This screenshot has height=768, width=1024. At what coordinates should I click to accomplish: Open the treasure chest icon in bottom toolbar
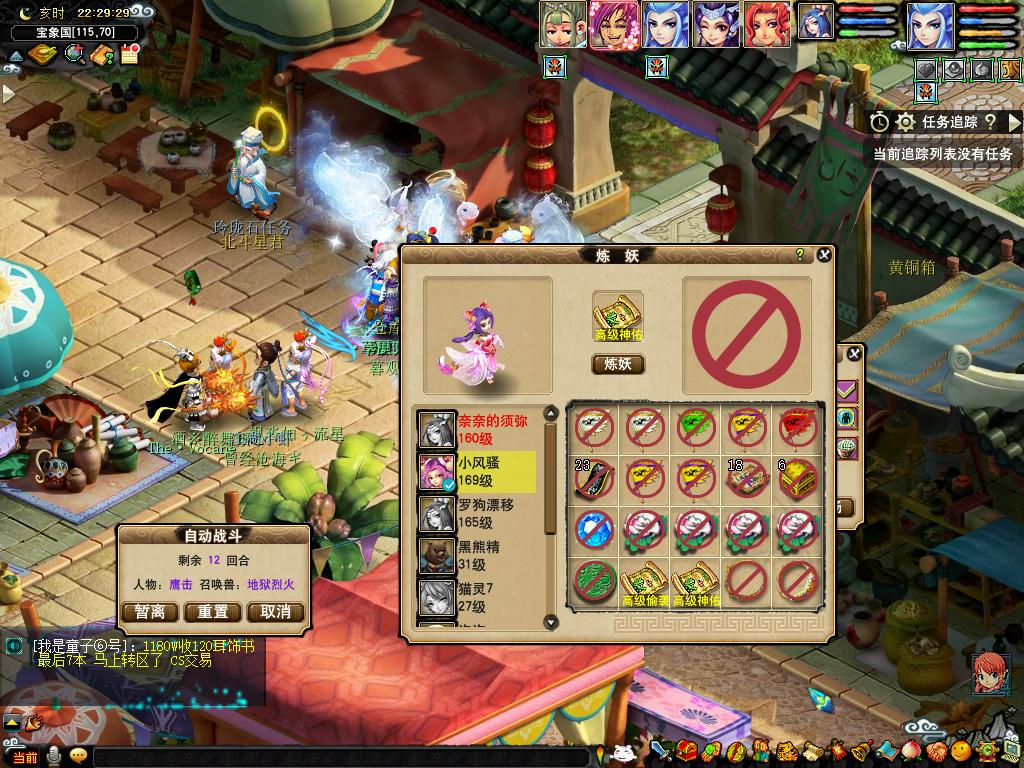(x=686, y=751)
